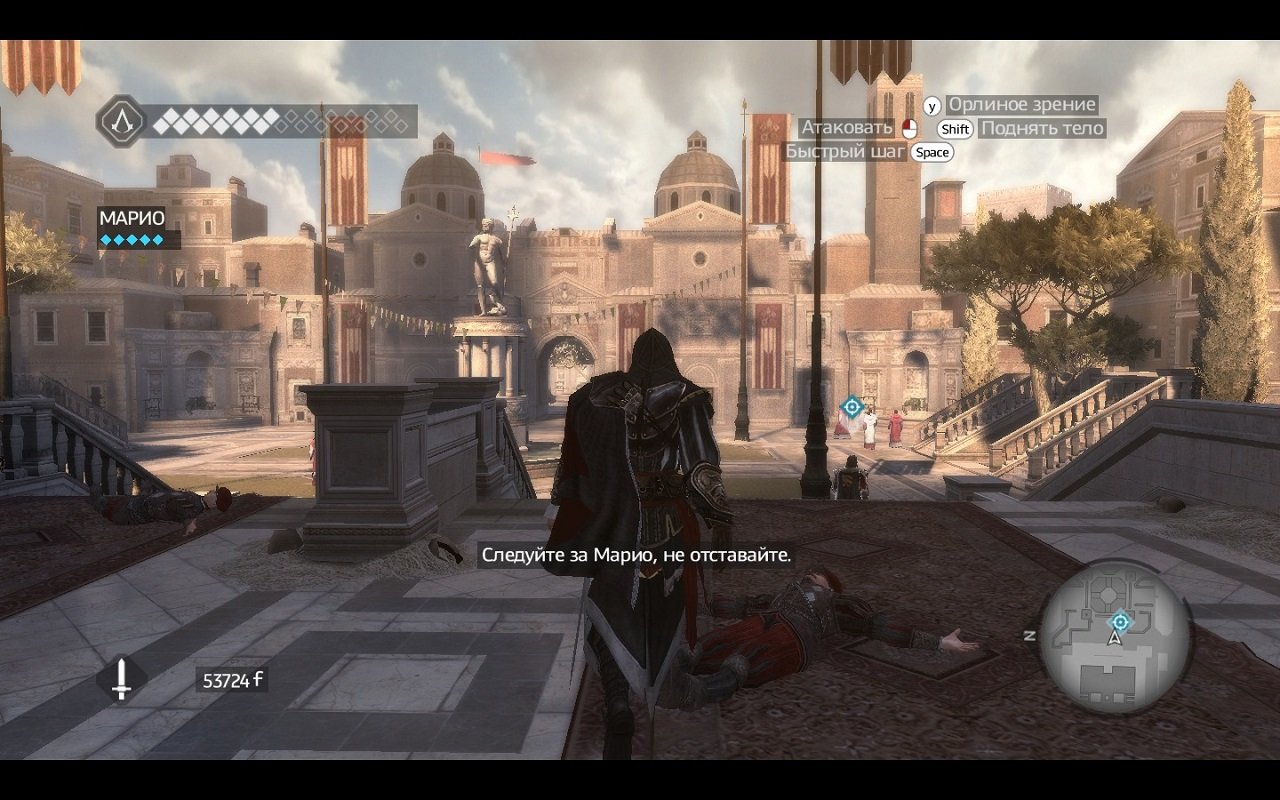
Task: Click the Атаковать action label
Action: tap(848, 128)
